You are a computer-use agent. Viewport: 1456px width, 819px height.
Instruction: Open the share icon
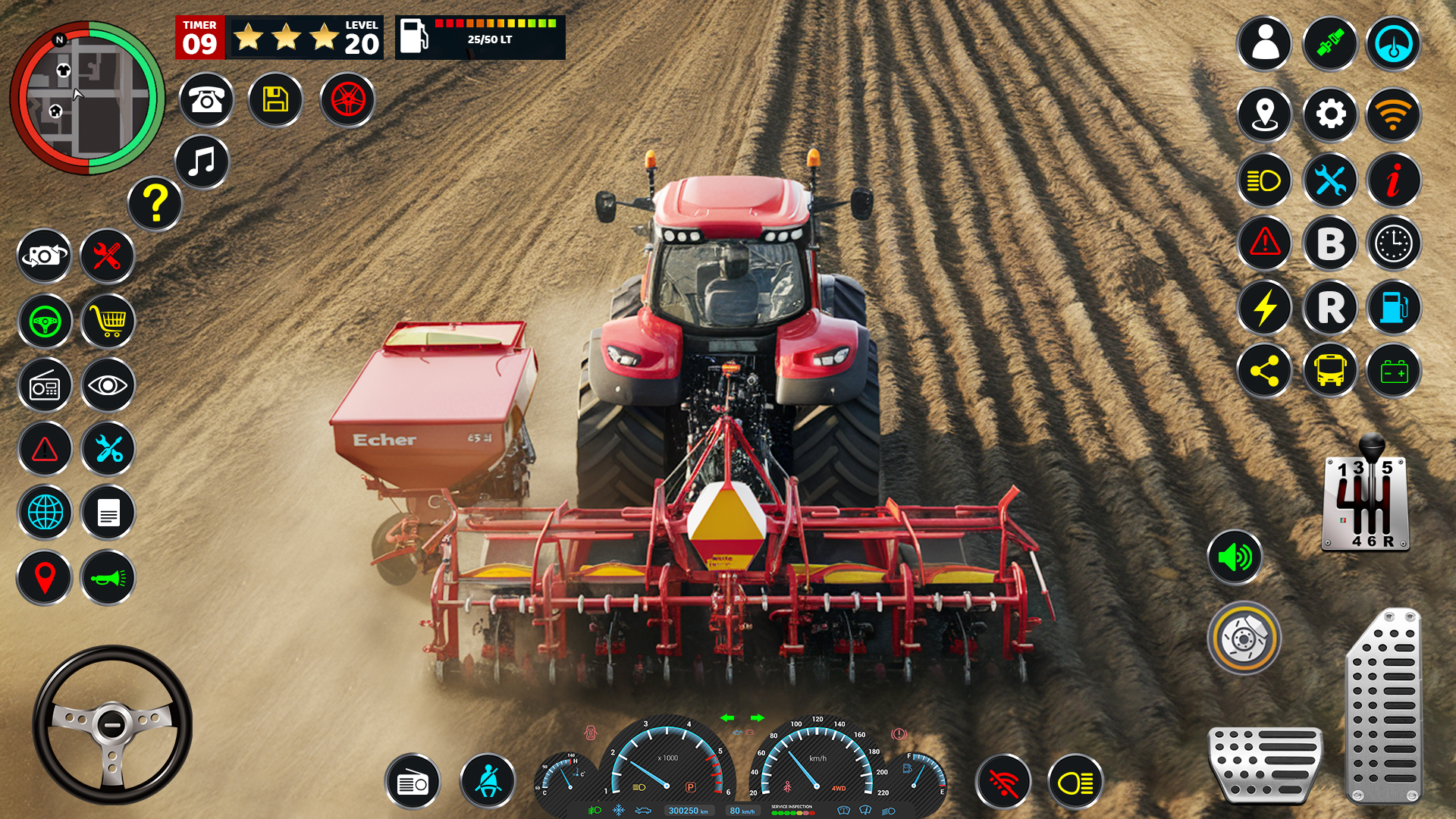pyautogui.click(x=1264, y=372)
